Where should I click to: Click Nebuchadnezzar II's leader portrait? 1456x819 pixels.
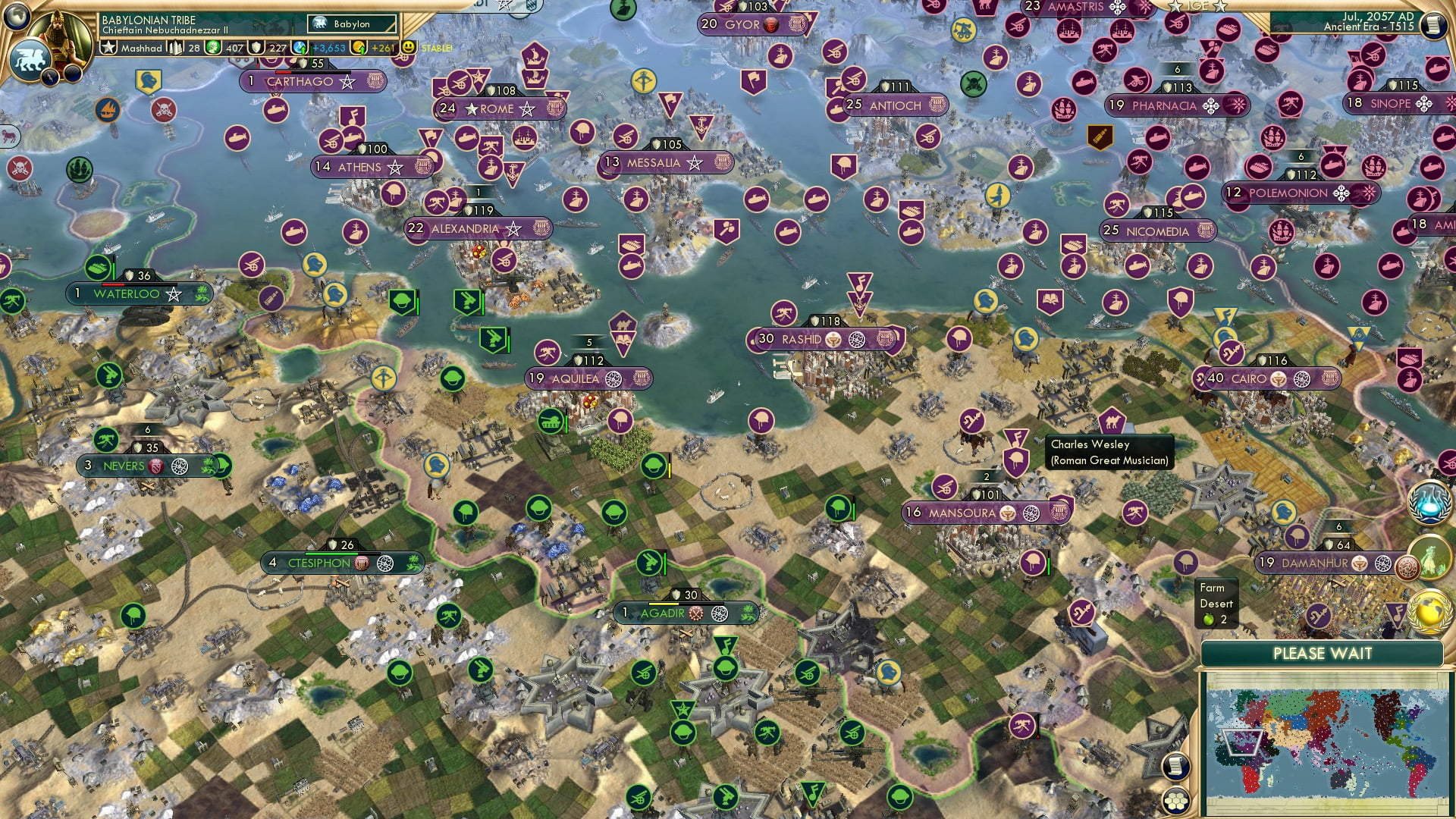tap(61, 39)
